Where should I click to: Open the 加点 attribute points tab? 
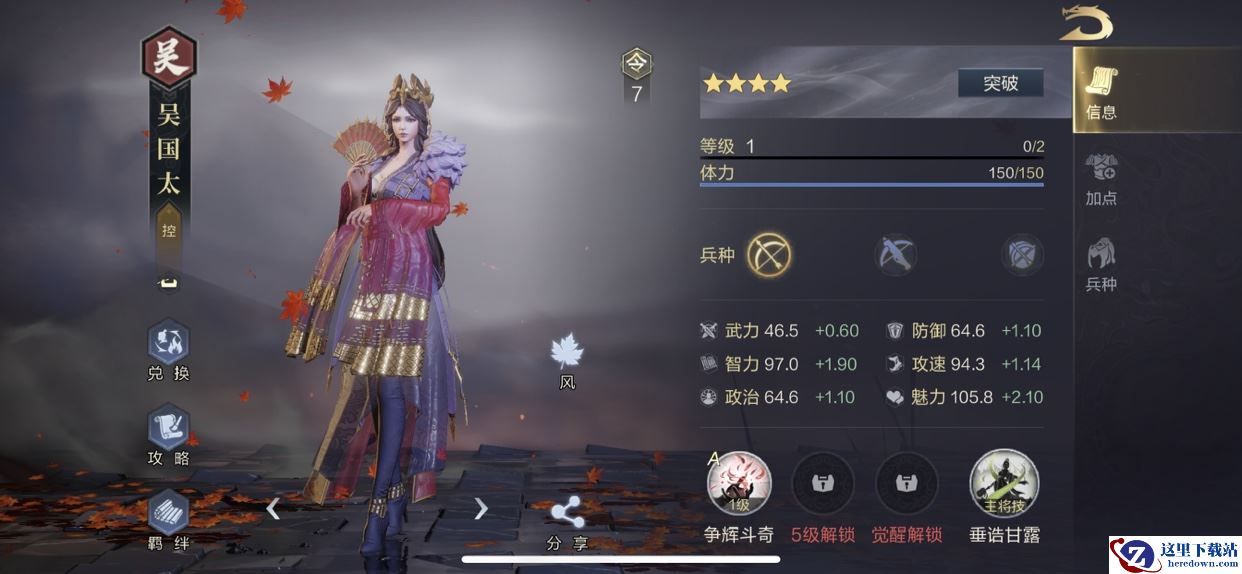1101,178
